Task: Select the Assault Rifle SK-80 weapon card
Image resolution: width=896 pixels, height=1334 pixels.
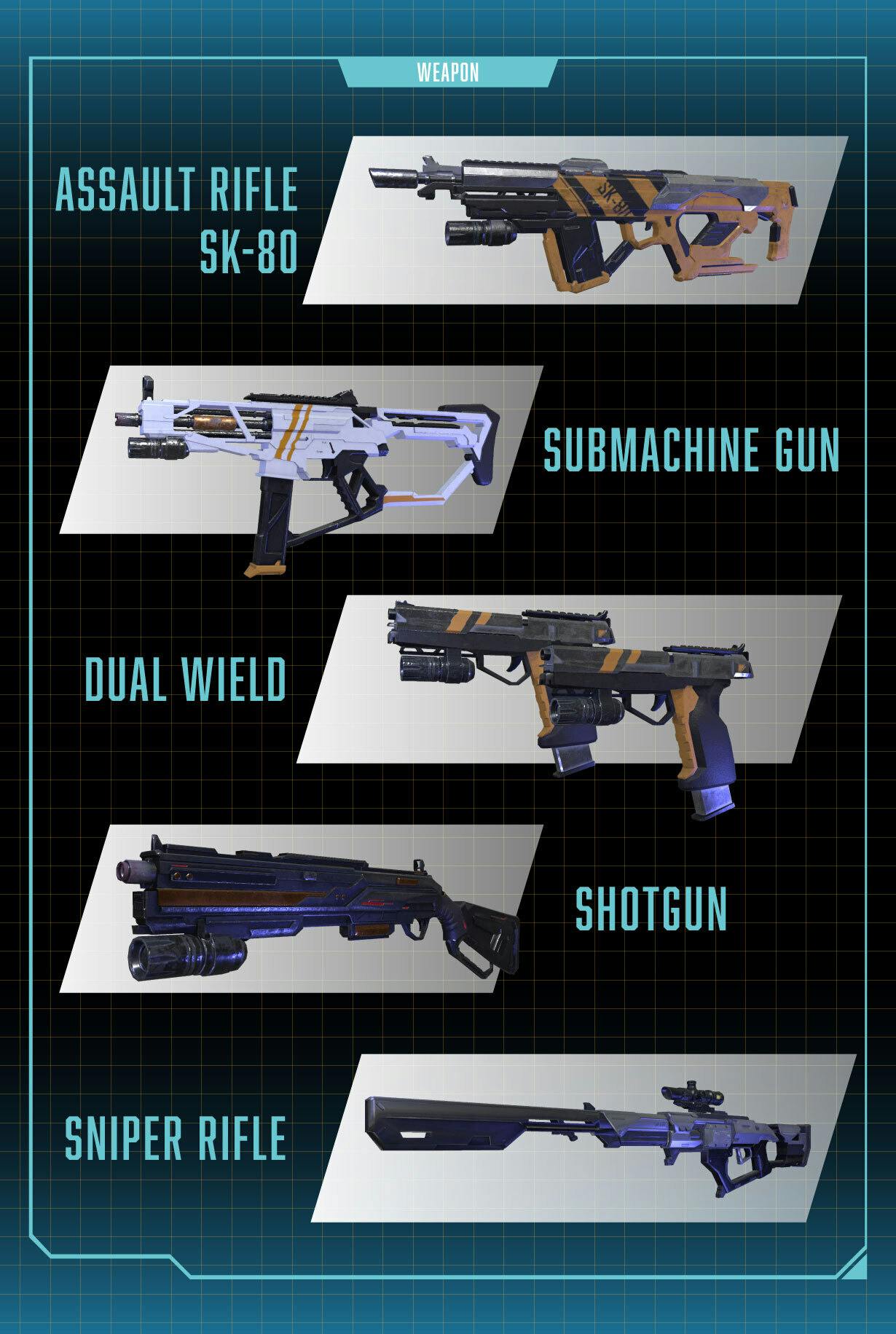Action: (575, 220)
